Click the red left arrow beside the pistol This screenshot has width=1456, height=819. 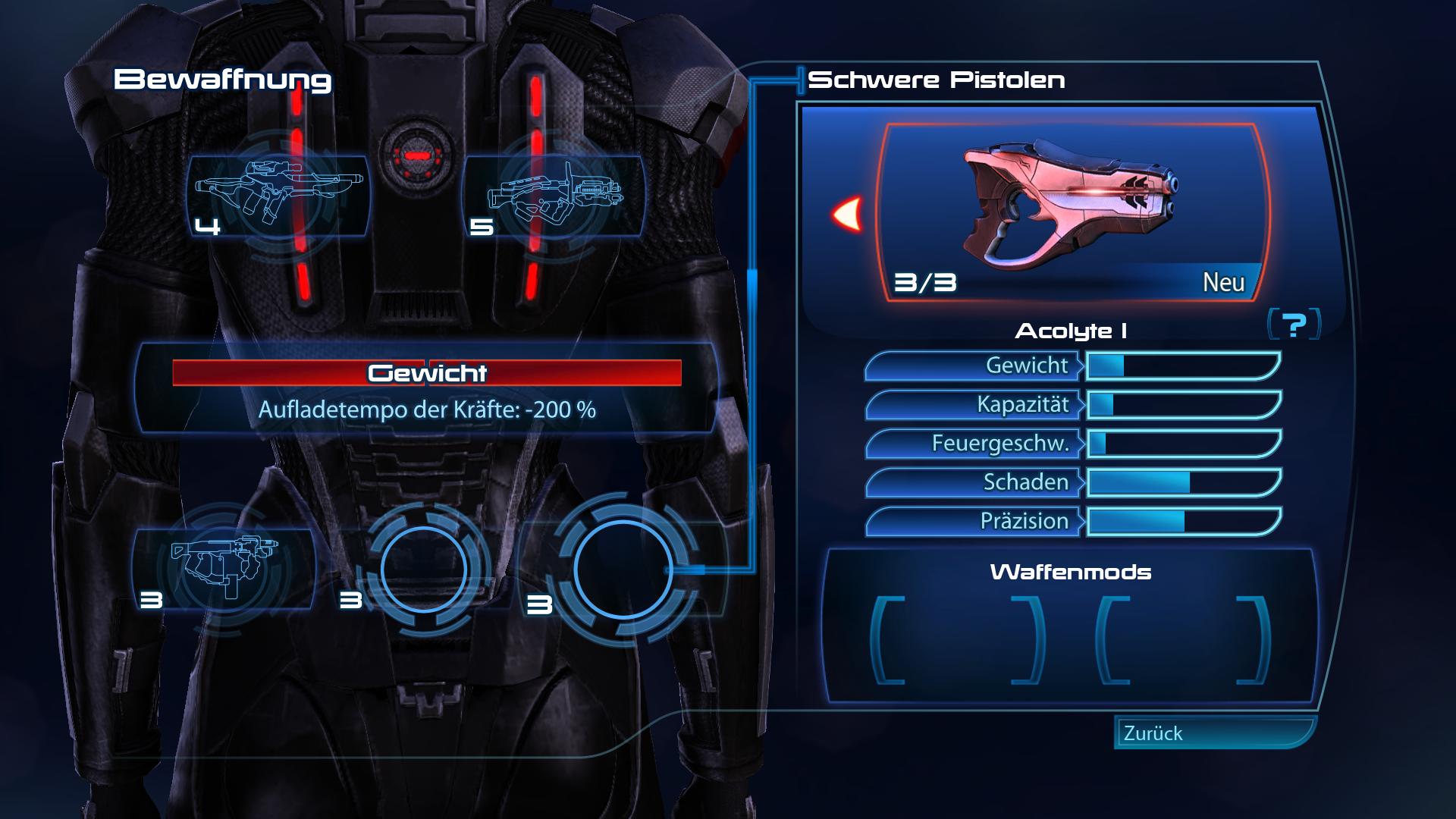tap(847, 214)
